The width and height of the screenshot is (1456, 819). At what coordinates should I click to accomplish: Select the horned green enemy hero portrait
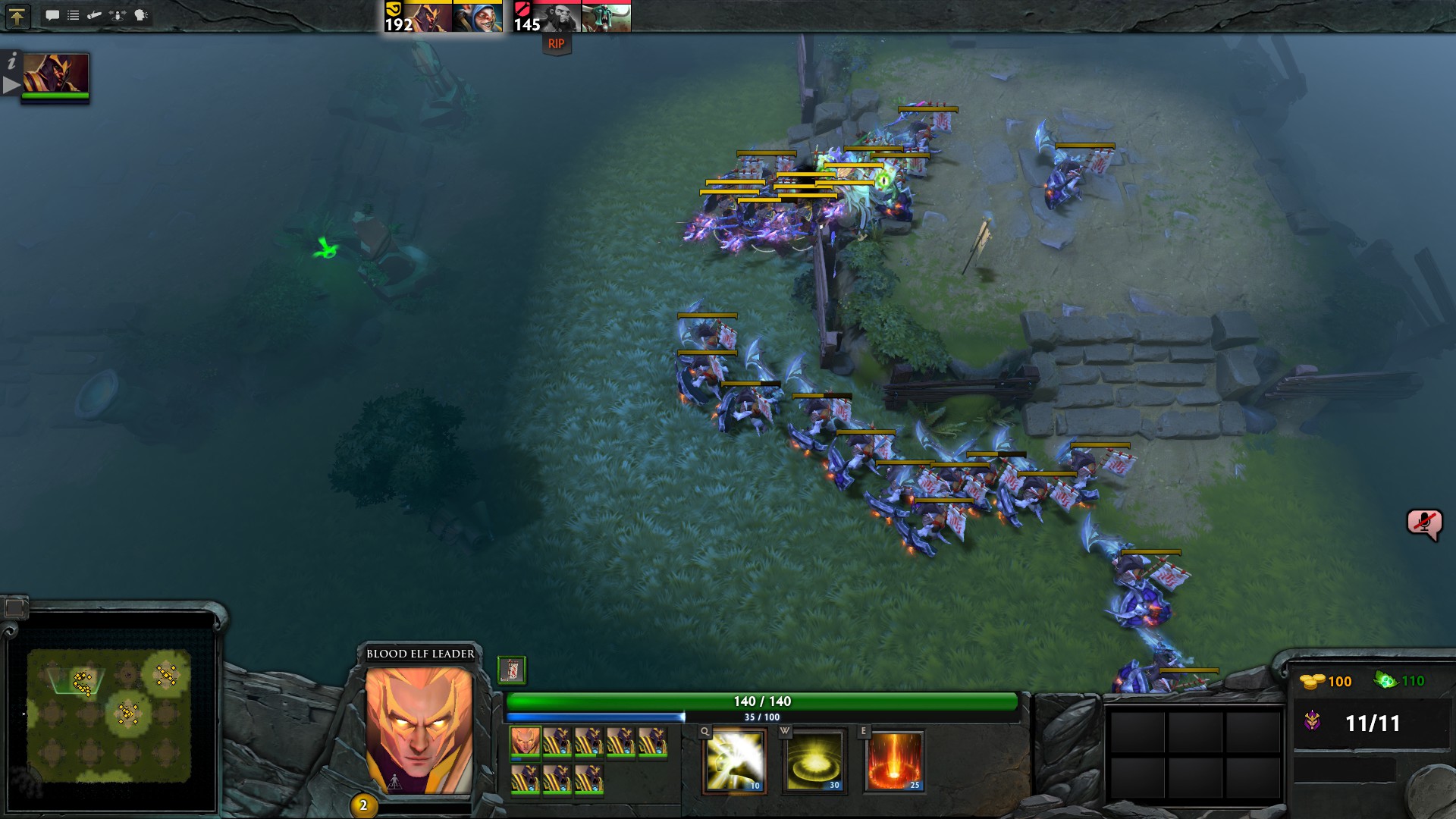tap(606, 17)
